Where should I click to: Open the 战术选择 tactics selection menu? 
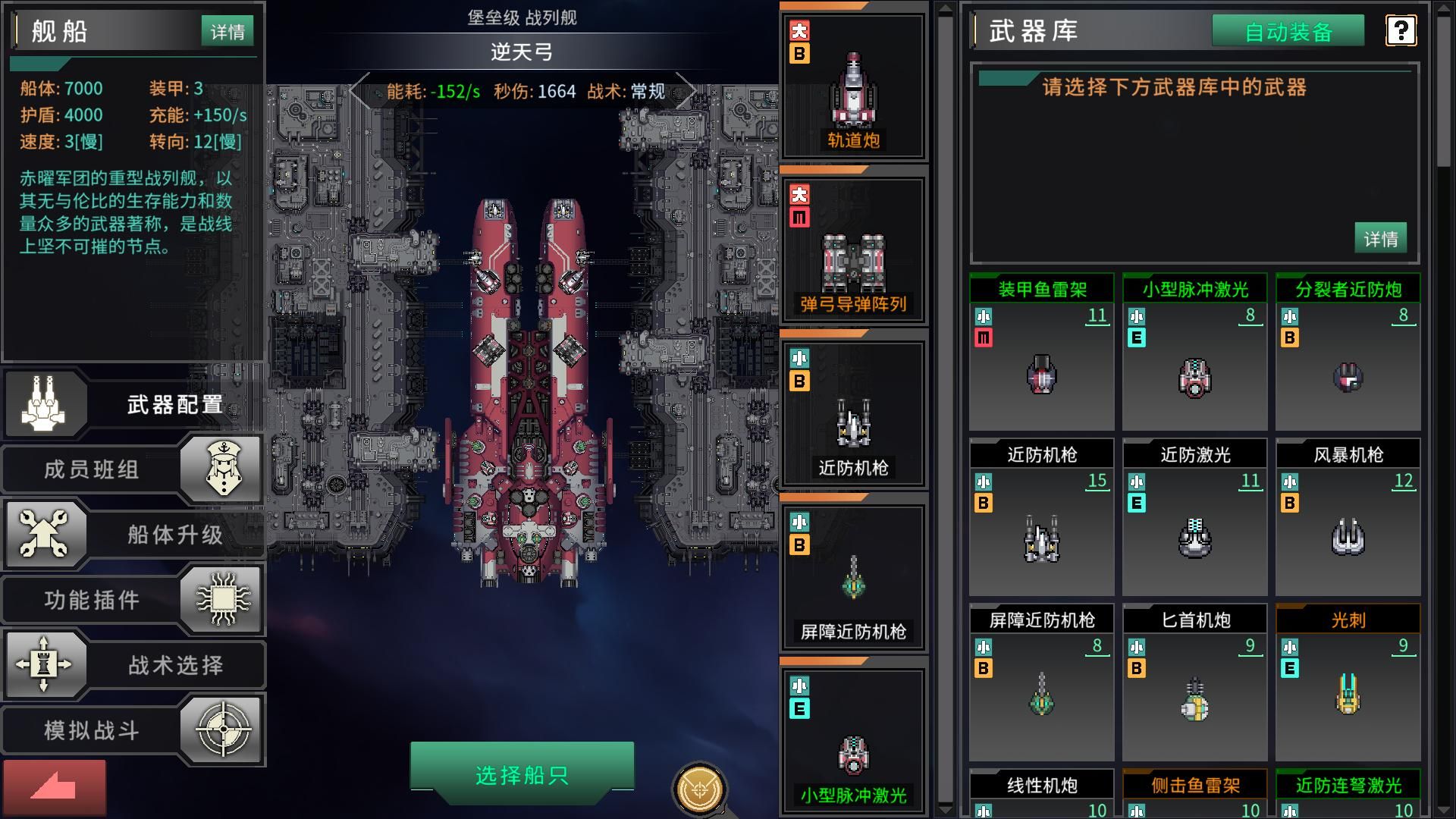click(135, 665)
